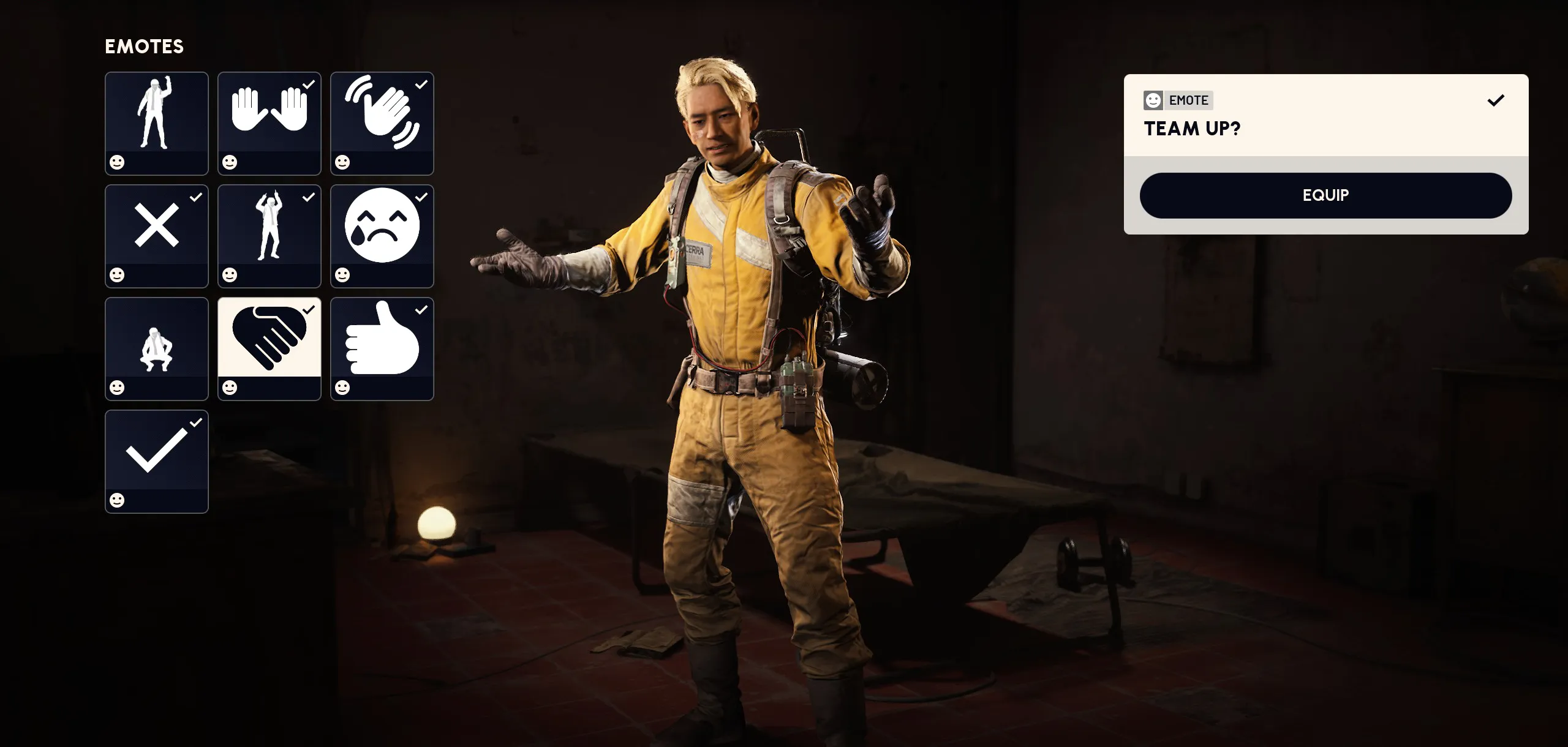Screen dimensions: 1568x747
Task: Click the smiley icon on the checkmark emote tile
Action: coord(118,500)
